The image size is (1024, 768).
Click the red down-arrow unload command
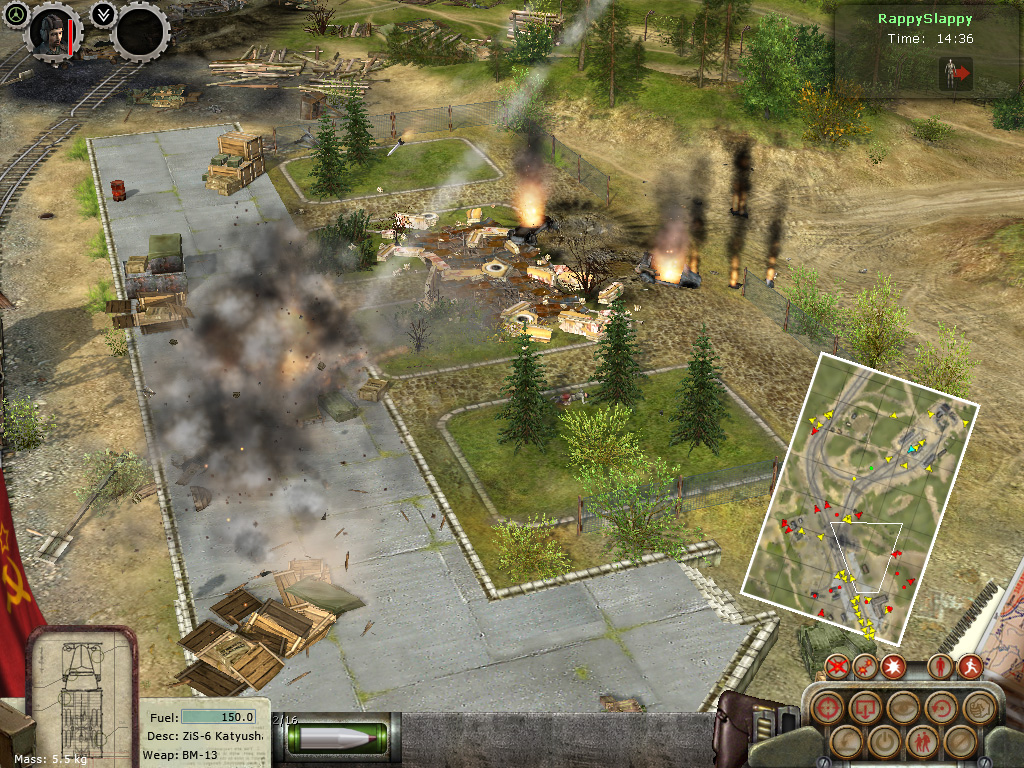pos(865,708)
